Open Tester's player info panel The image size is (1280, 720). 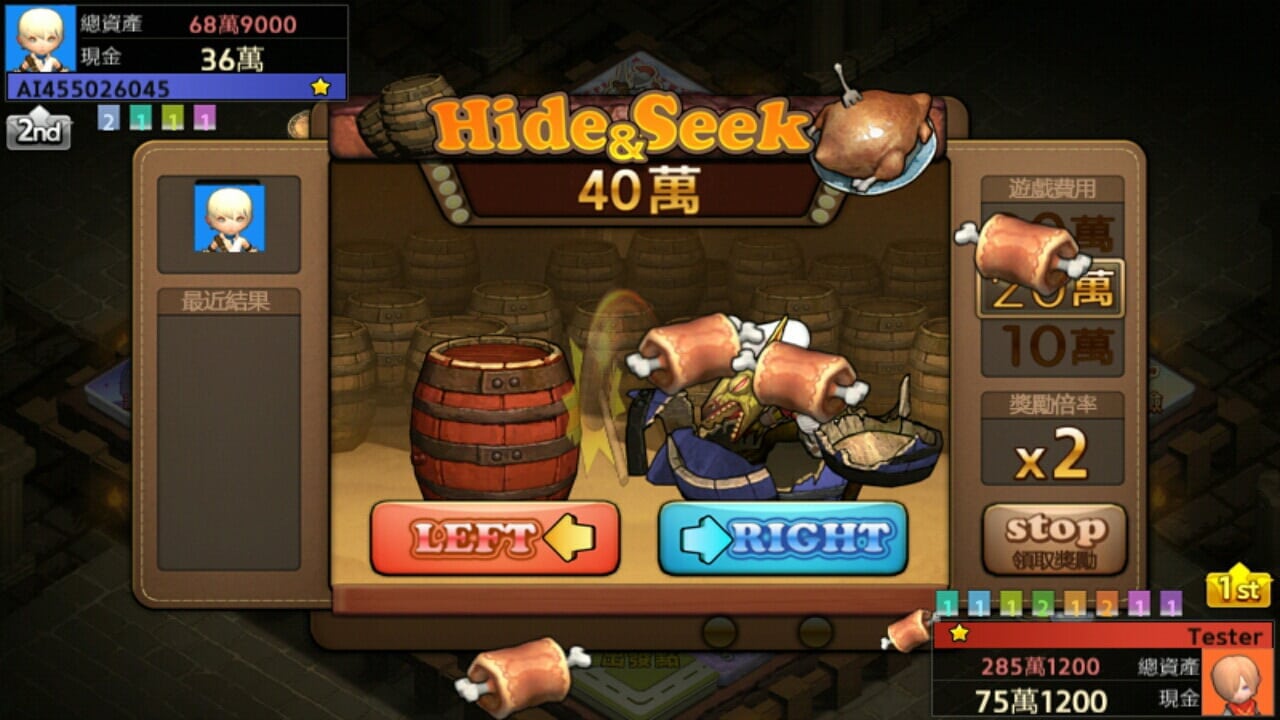coord(1102,667)
